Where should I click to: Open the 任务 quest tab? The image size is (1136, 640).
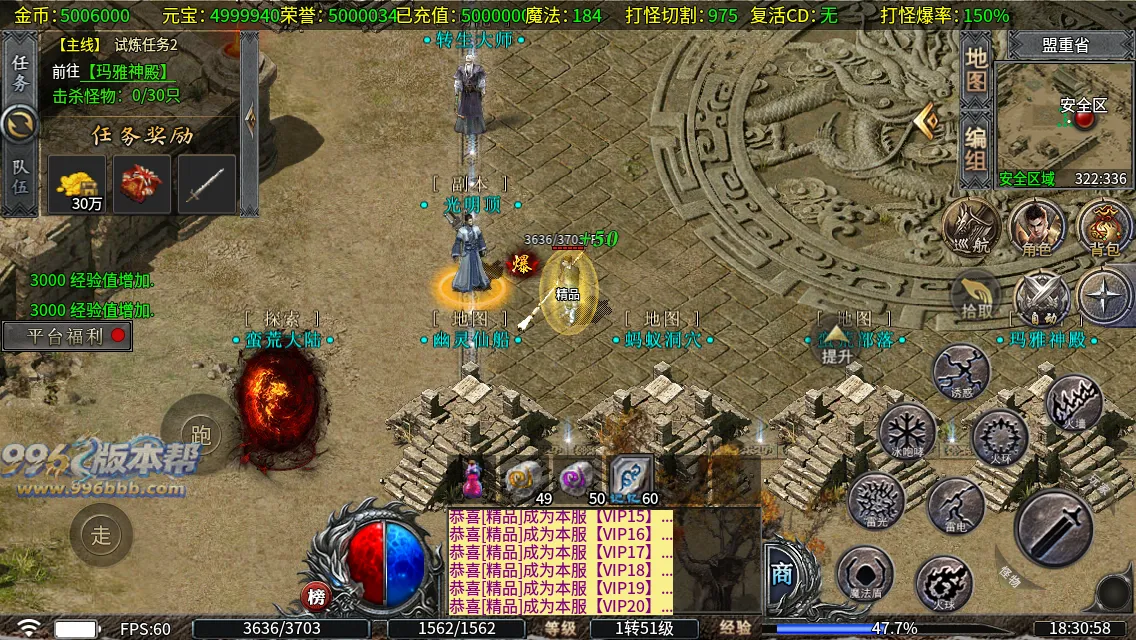(x=20, y=70)
